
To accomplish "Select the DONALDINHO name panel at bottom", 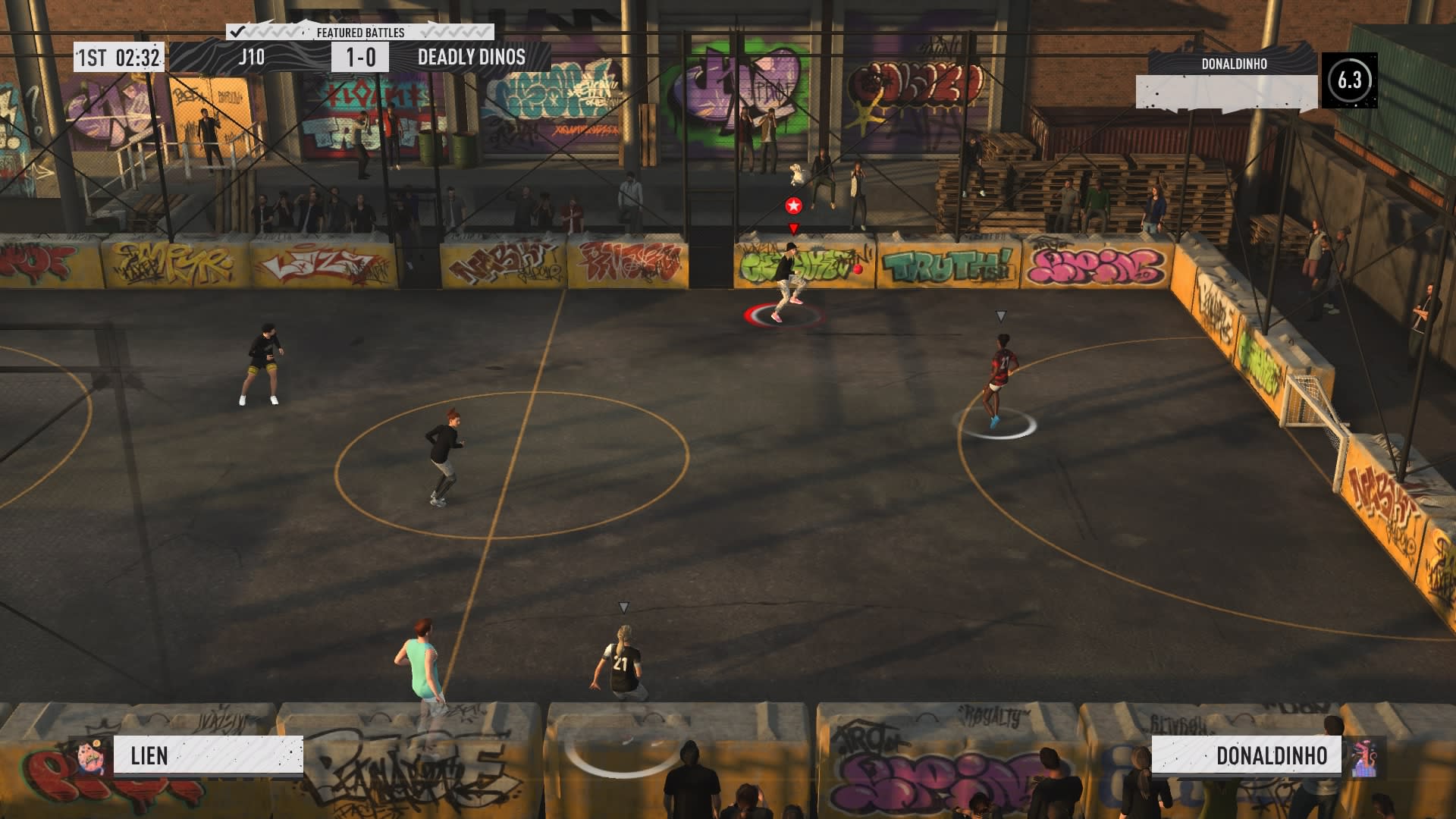I will (1246, 755).
